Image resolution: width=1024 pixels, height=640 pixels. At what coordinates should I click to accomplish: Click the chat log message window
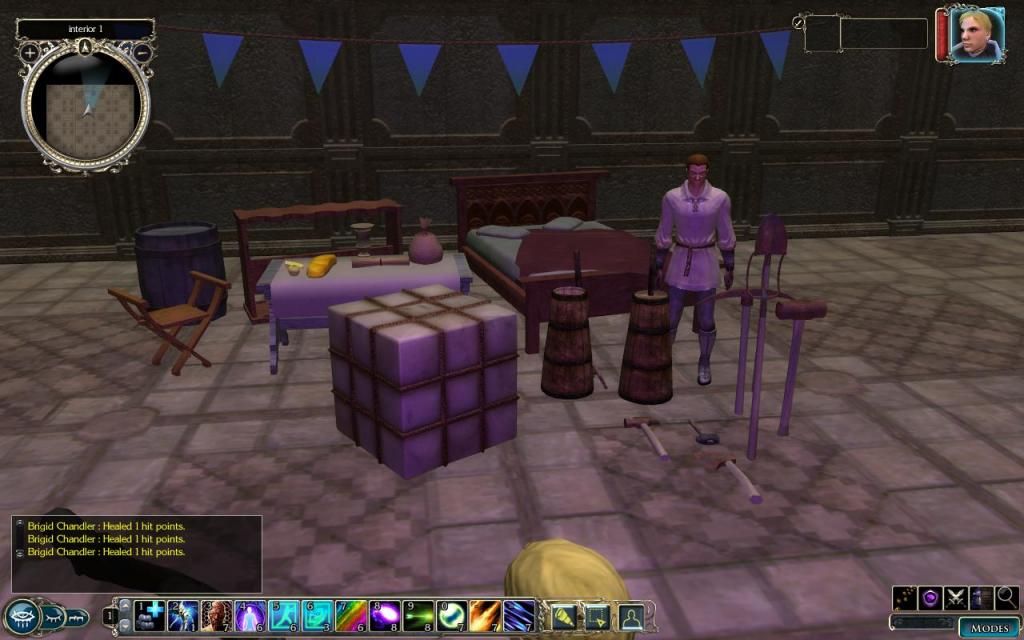pos(137,552)
